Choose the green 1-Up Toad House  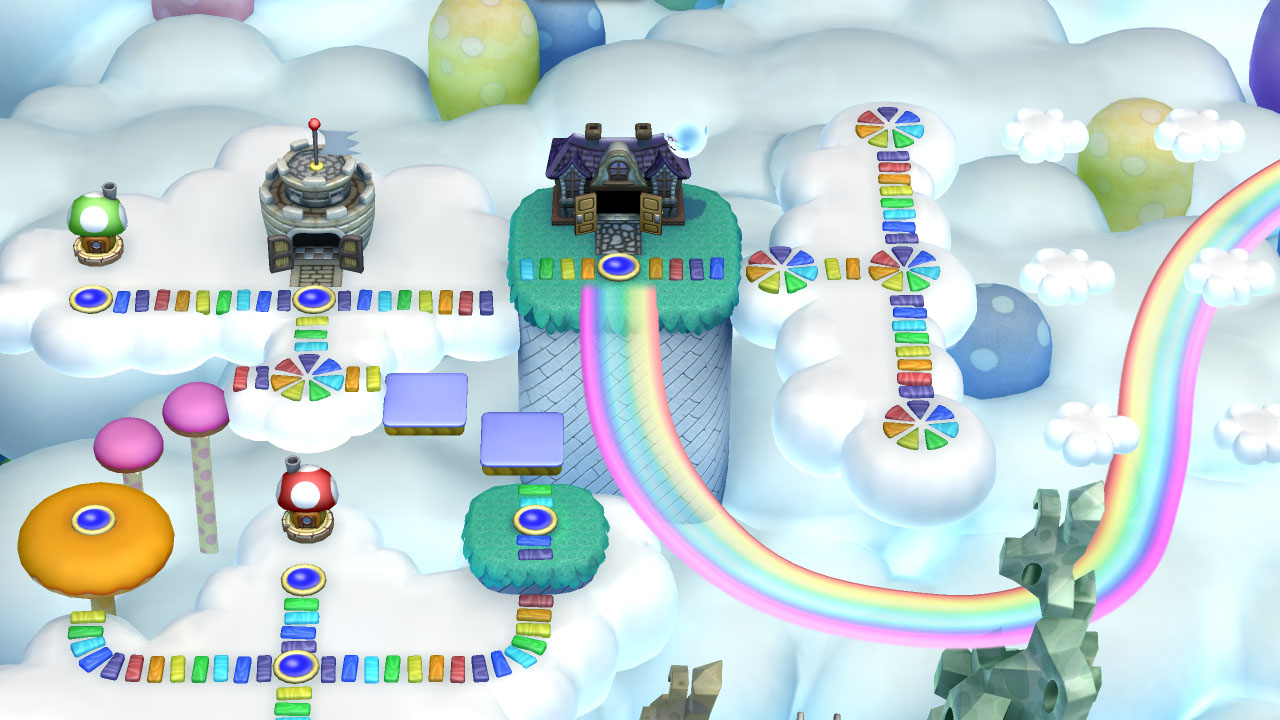(x=97, y=227)
